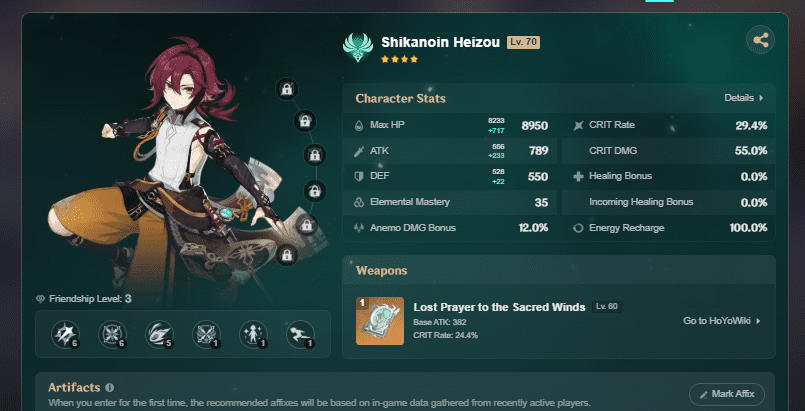This screenshot has width=805, height=411.
Task: Open the standing figure with sparkles talent
Action: click(251, 334)
